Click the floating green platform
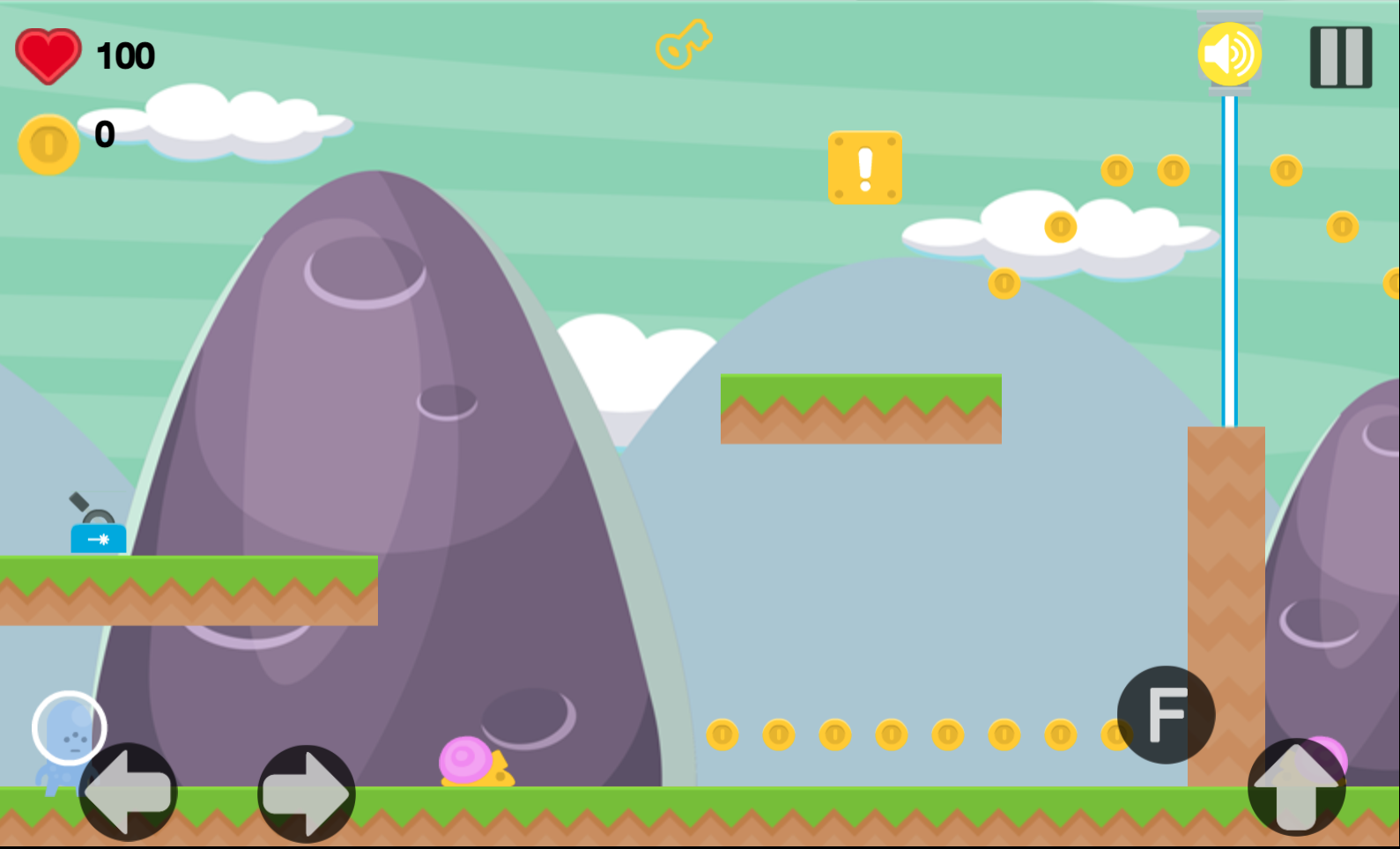 pyautogui.click(x=861, y=408)
